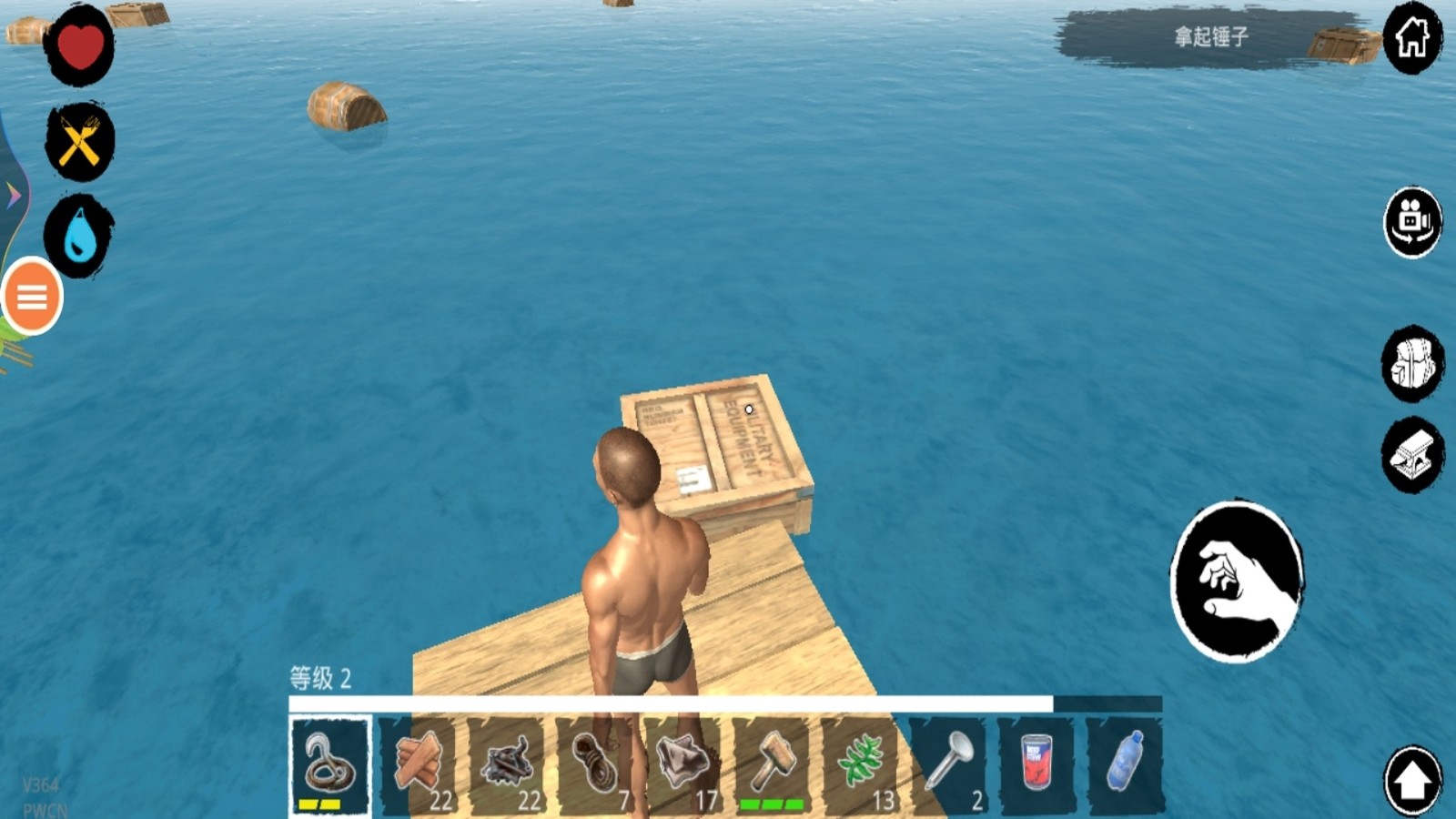Select the green leaves slot
Screen dimensions: 1456x819
[x=860, y=765]
